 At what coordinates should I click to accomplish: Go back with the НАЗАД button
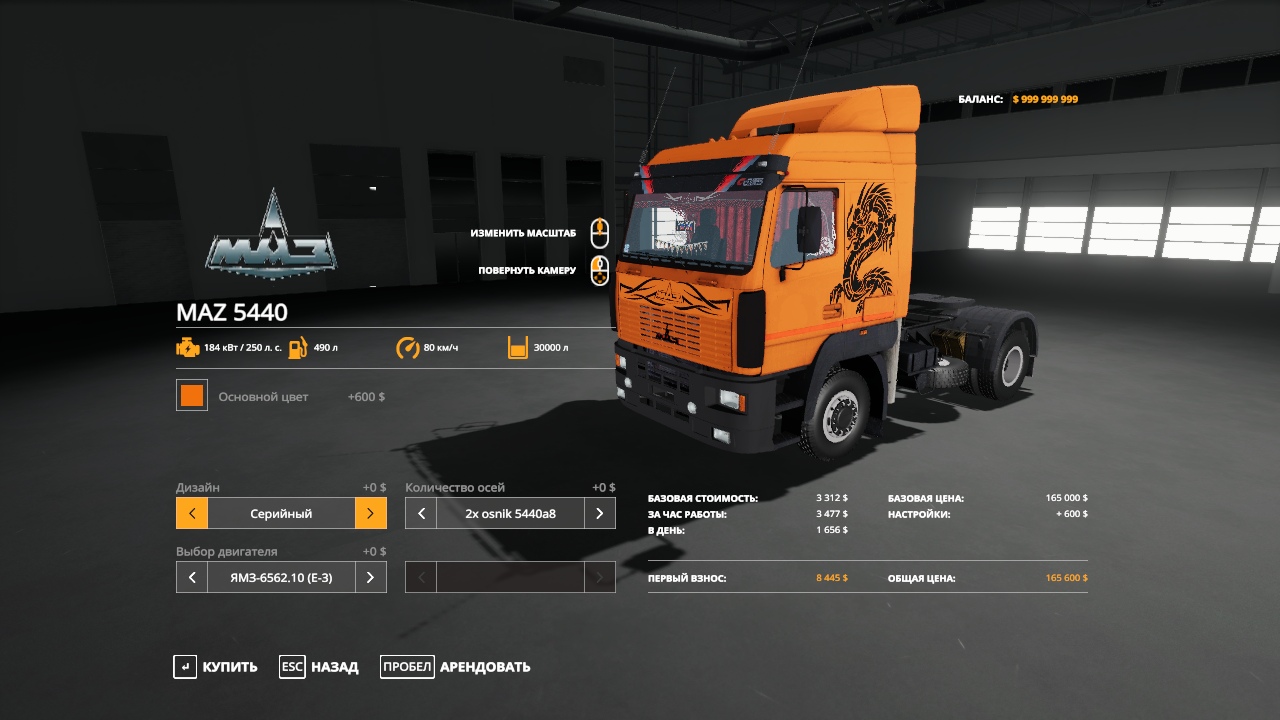pyautogui.click(x=319, y=667)
